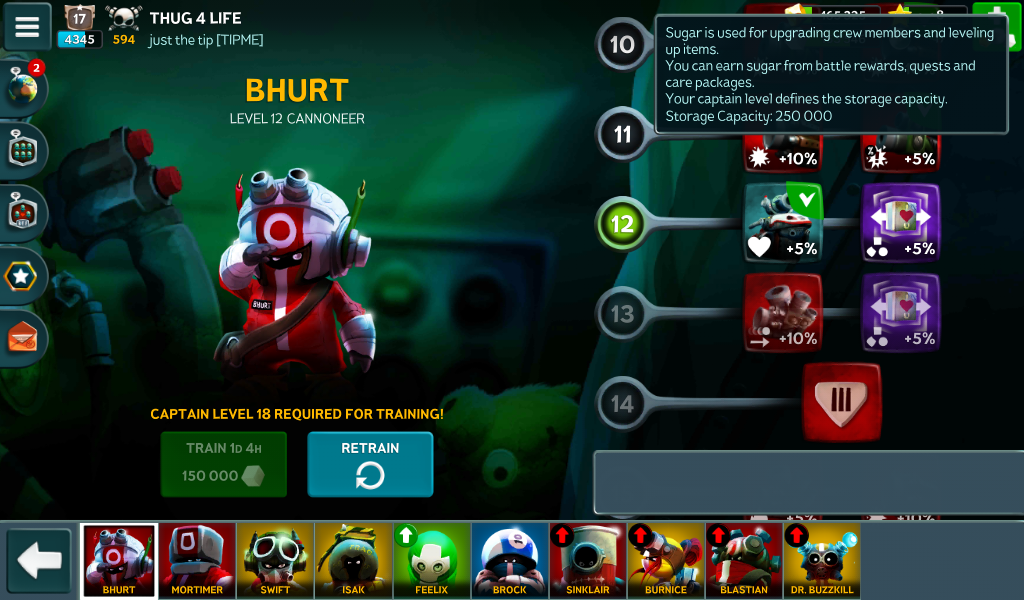Select the level 14 red shield talent
The width and height of the screenshot is (1024, 600).
coord(842,402)
